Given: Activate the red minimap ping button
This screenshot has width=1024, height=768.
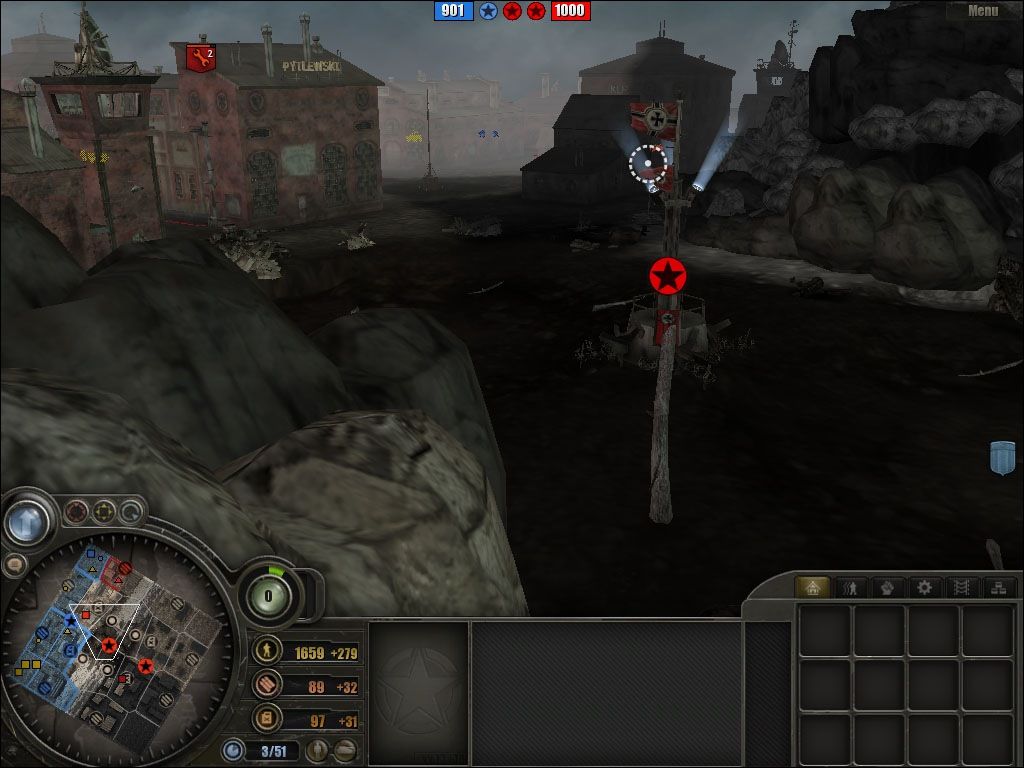Looking at the screenshot, I should point(76,513).
